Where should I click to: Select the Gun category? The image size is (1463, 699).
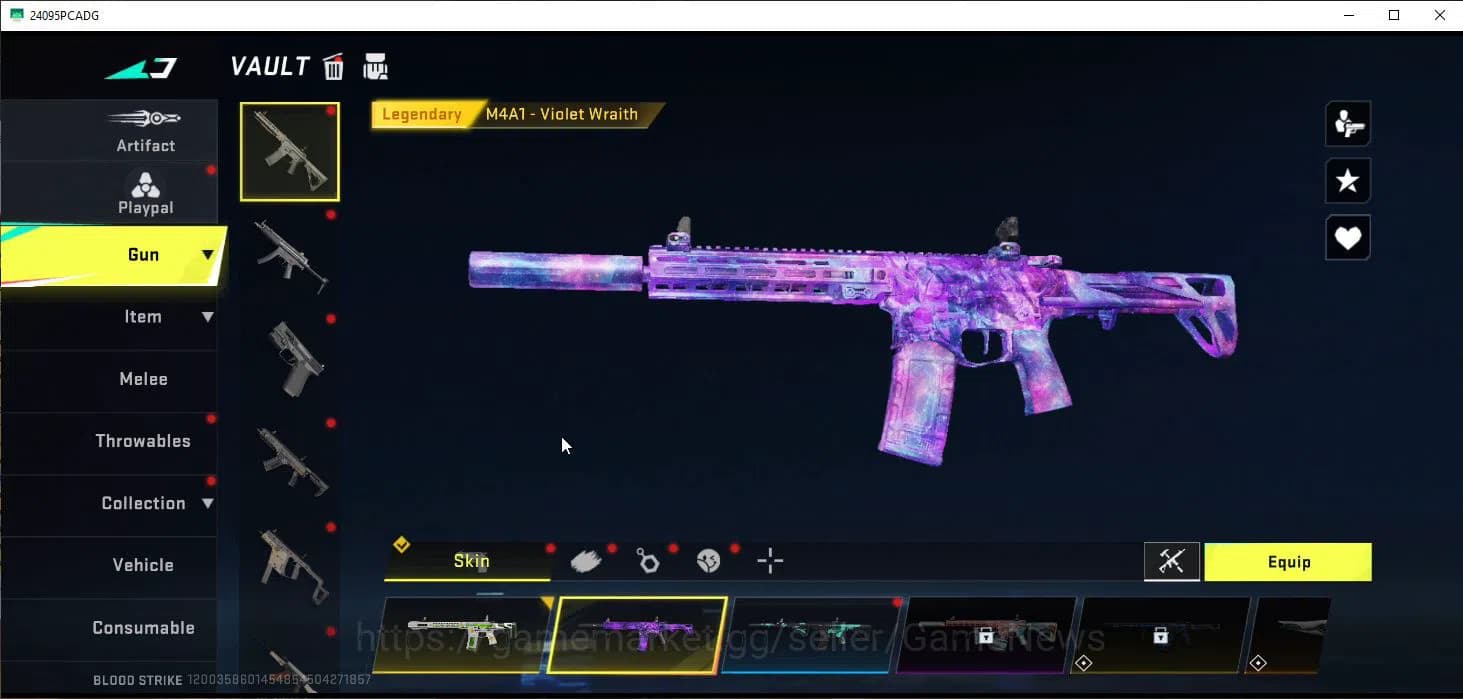click(x=143, y=255)
